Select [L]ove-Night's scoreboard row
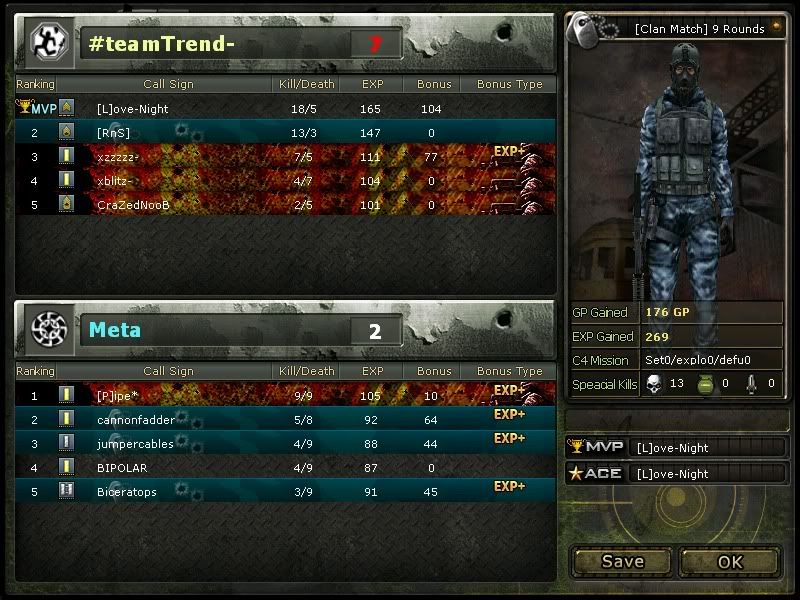800x600 pixels. coord(285,108)
